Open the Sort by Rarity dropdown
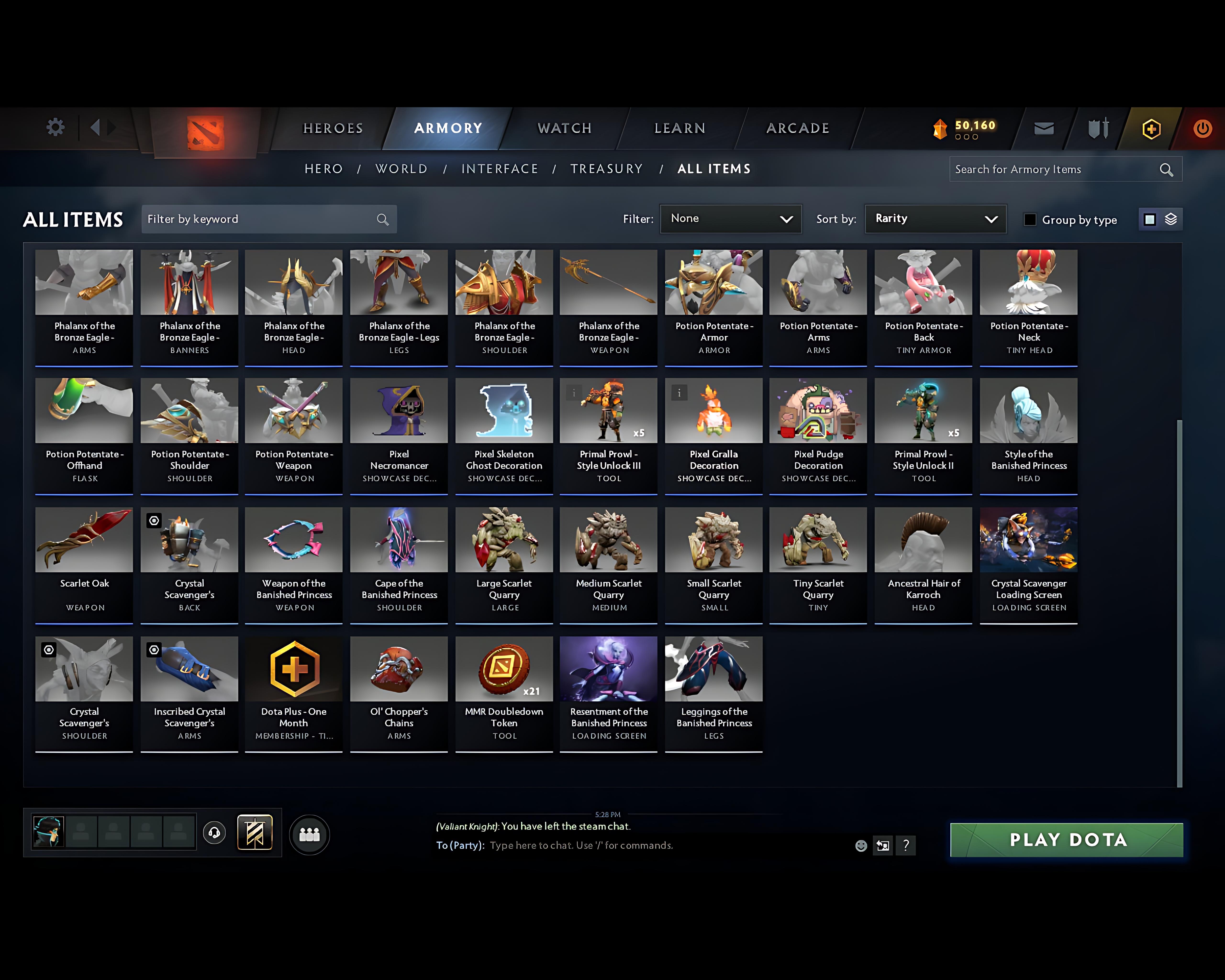This screenshot has width=1225, height=980. pos(935,219)
